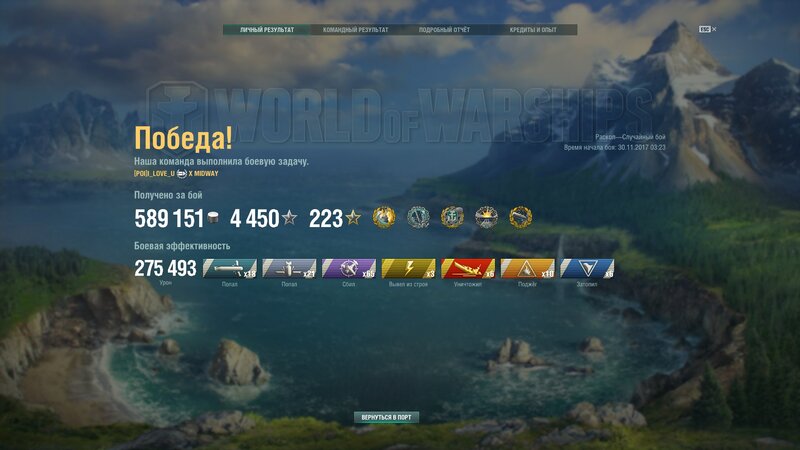The width and height of the screenshot is (800, 450).
Task: Inspect the first achievement medal
Action: click(384, 217)
